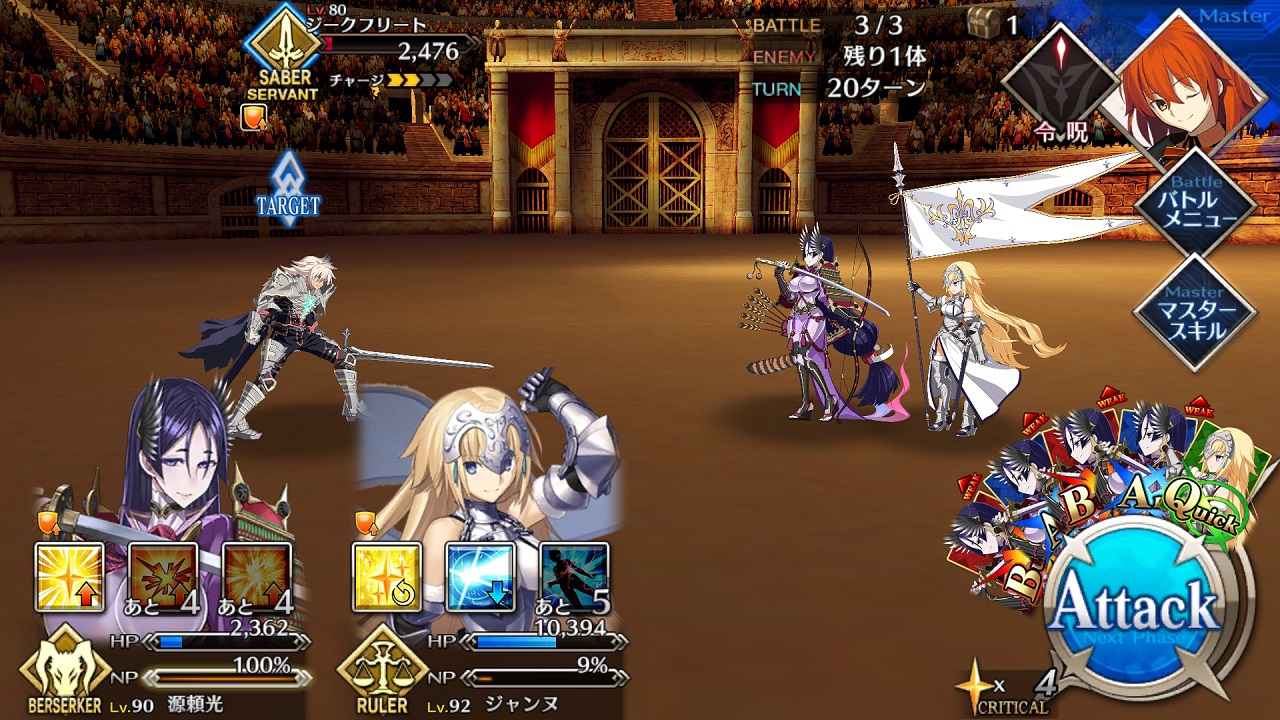Select the Ruler scales class icon
Viewport: 1280px width, 720px height.
[383, 670]
